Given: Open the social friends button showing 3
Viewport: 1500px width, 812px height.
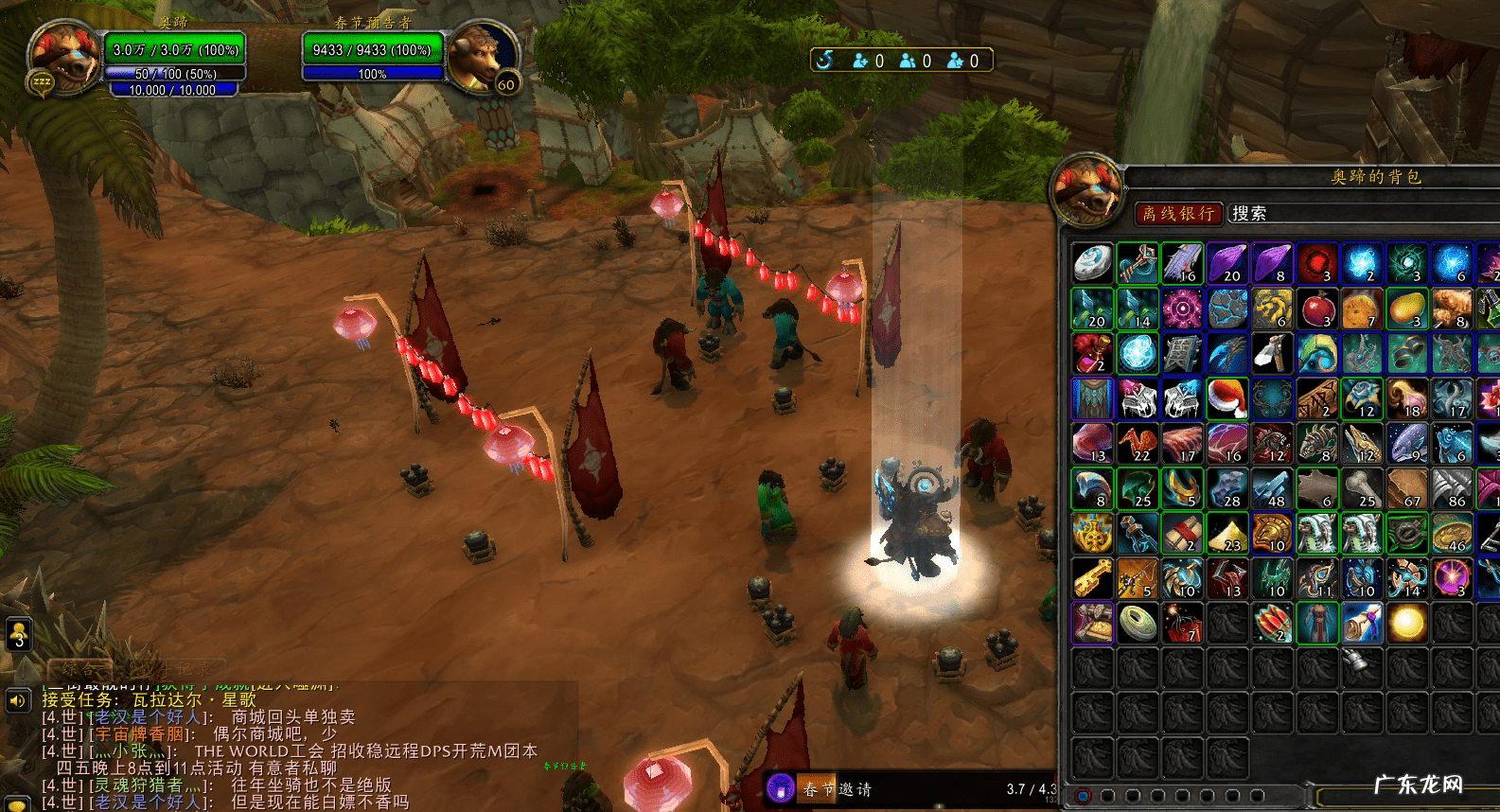Looking at the screenshot, I should click(18, 633).
